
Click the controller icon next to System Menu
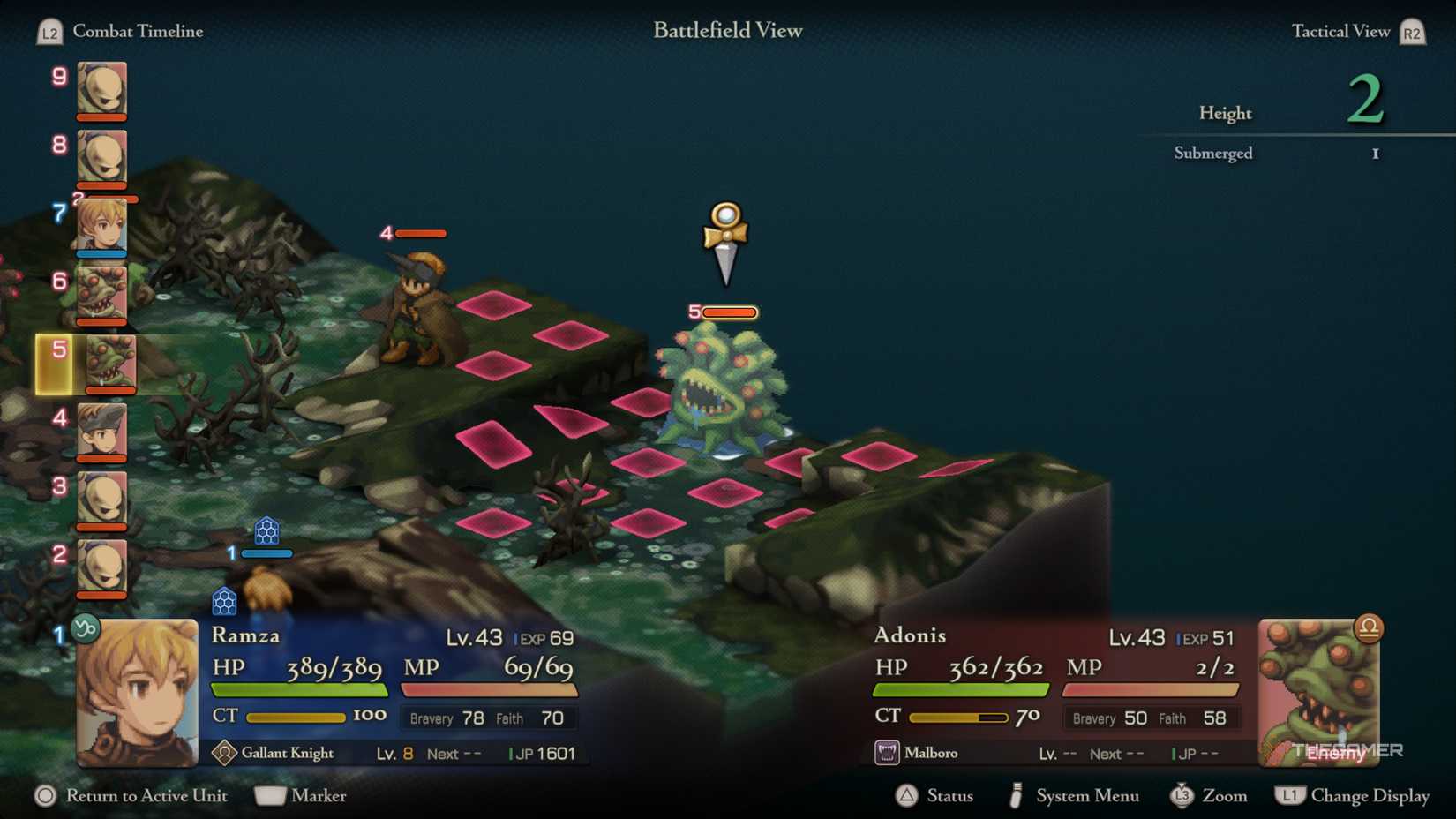(x=1017, y=795)
